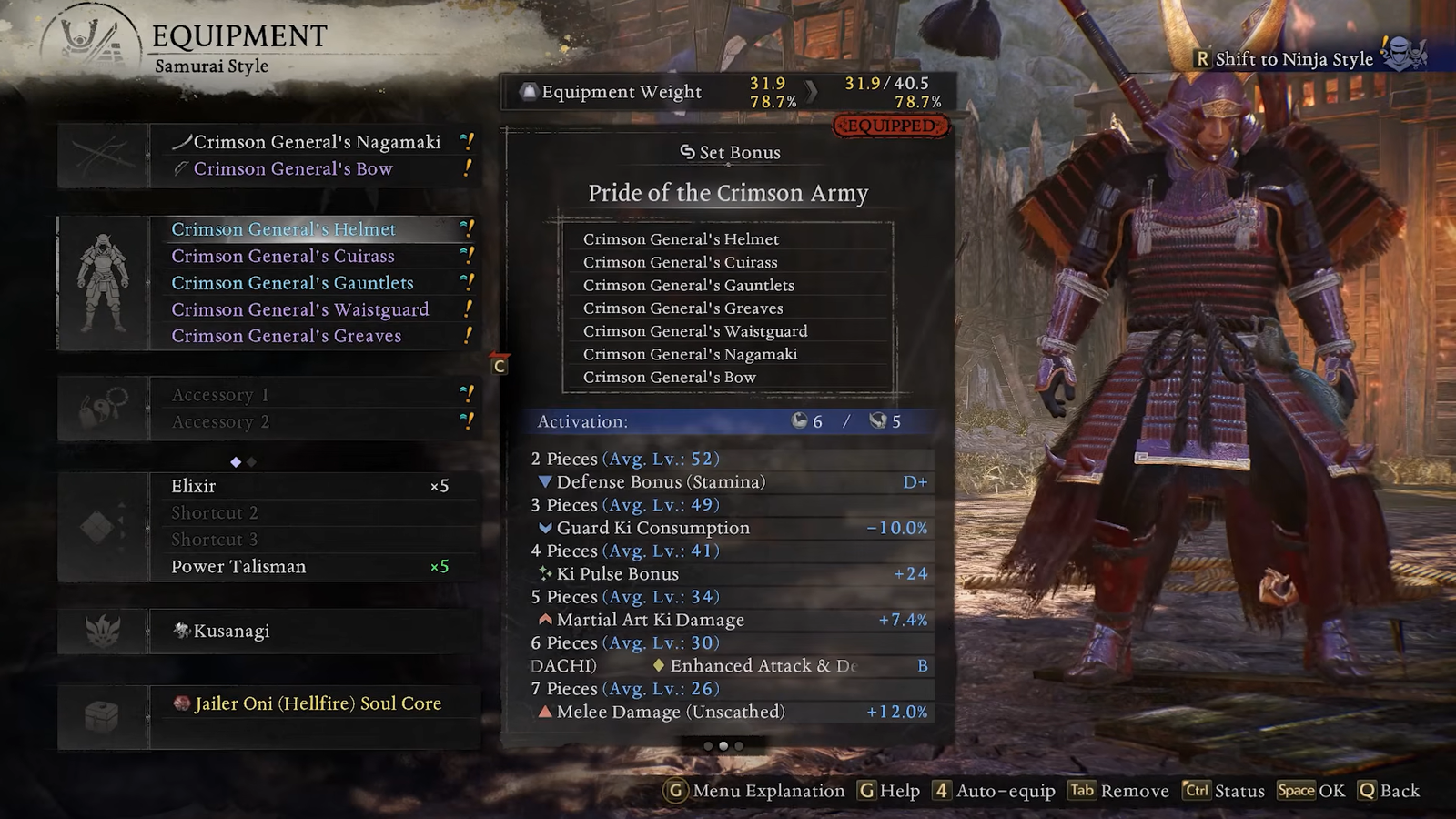This screenshot has height=819, width=1456.
Task: Select the Elixir shortcut slot
Action: (x=309, y=486)
